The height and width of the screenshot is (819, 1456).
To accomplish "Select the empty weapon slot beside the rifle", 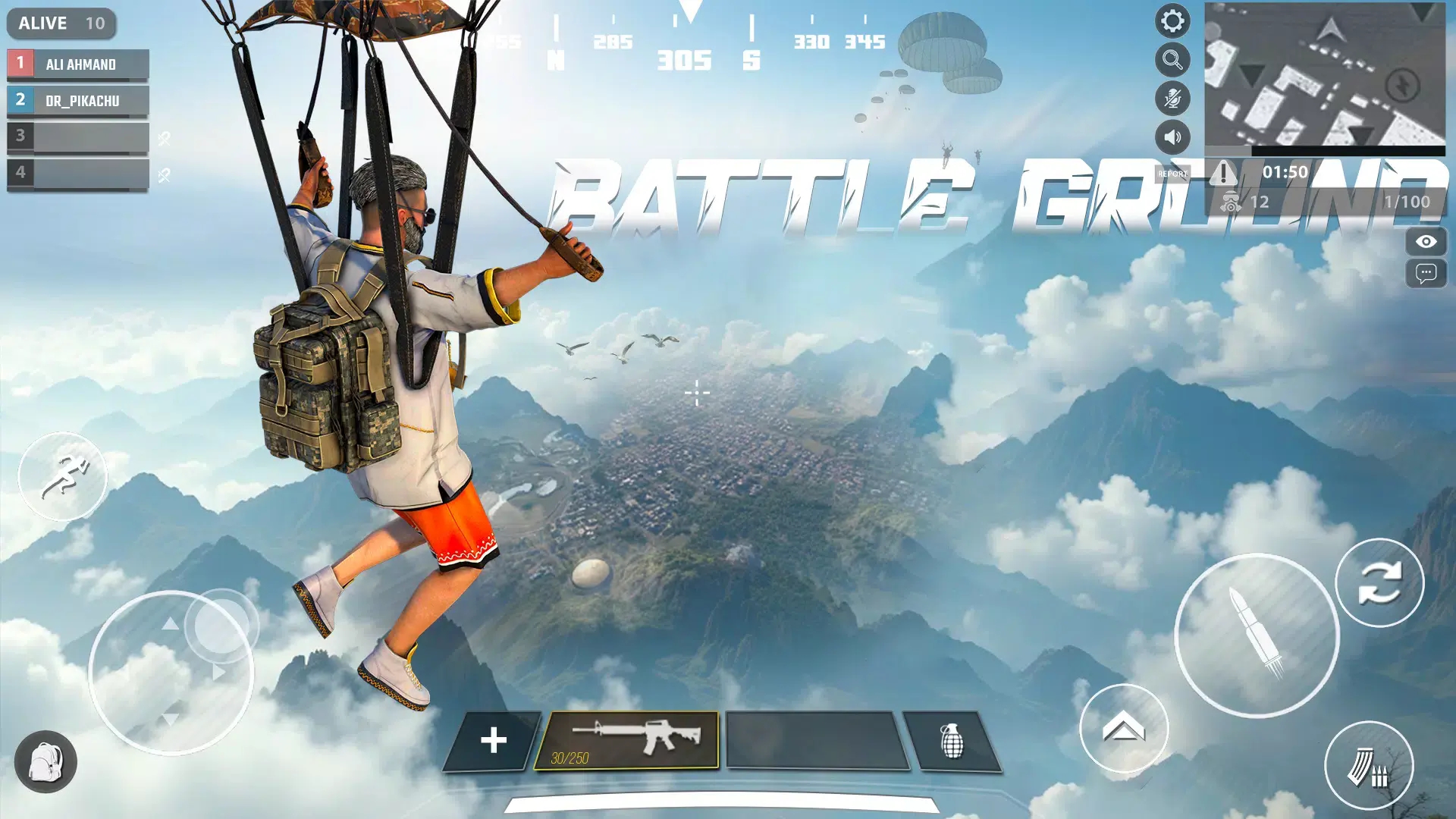I will click(817, 741).
